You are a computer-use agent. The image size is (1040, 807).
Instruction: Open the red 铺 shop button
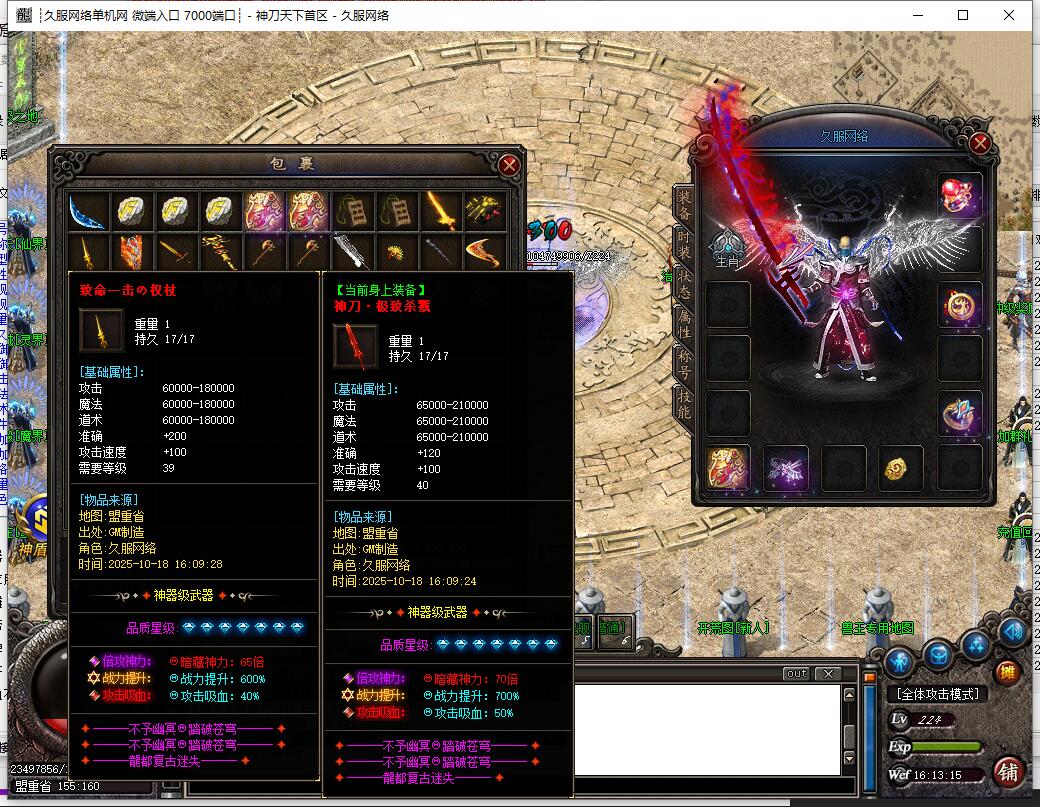[x=1008, y=771]
